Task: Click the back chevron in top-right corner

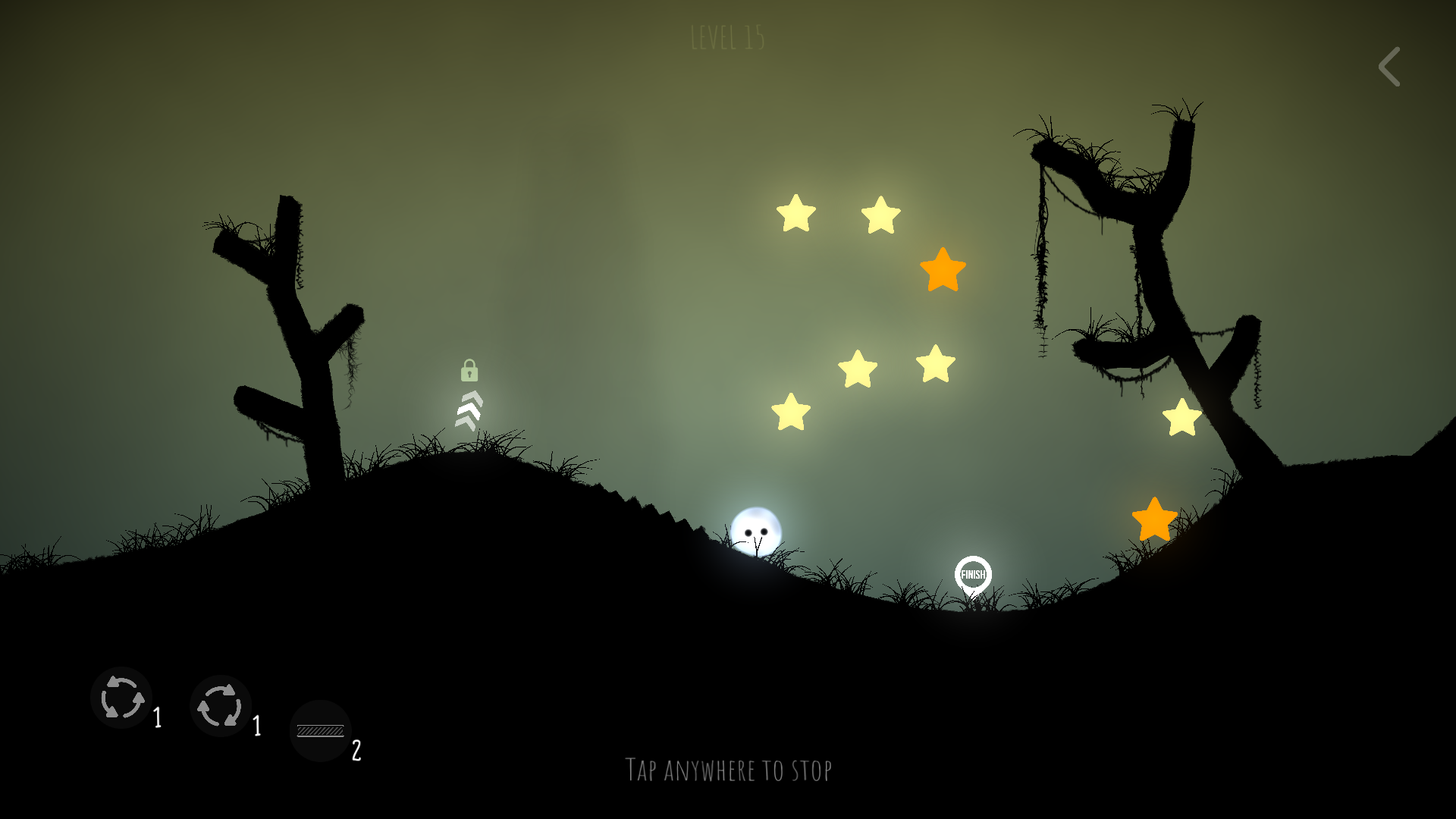Action: (x=1389, y=67)
